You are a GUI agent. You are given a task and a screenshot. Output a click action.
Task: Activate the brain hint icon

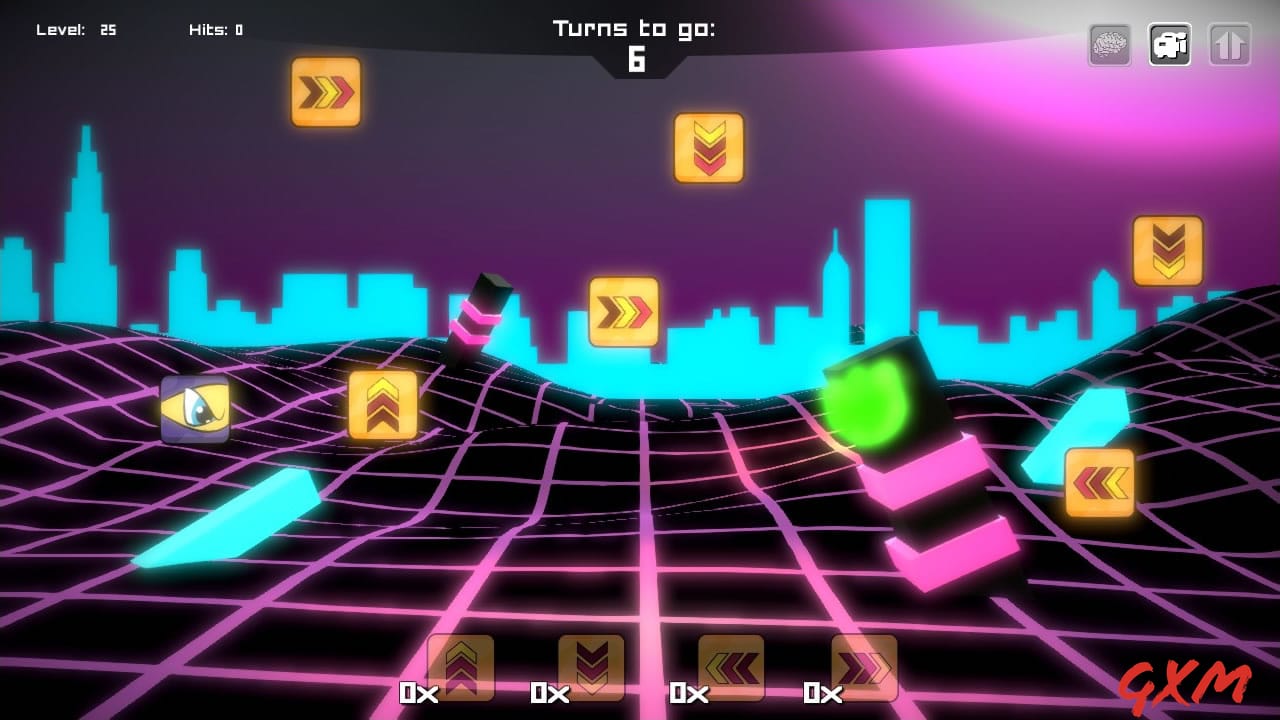[1108, 44]
